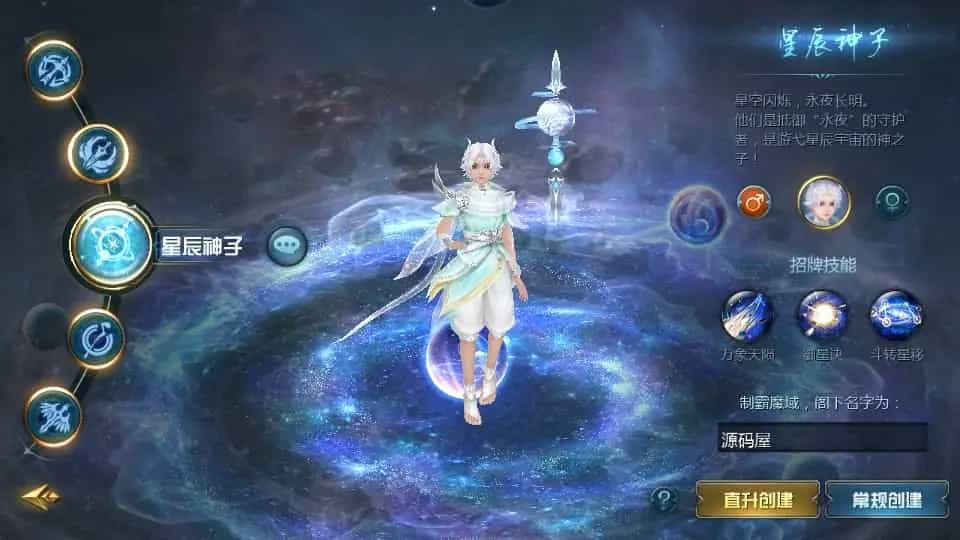Select the female gender symbol
Screen dimensions: 960x540
tap(892, 202)
